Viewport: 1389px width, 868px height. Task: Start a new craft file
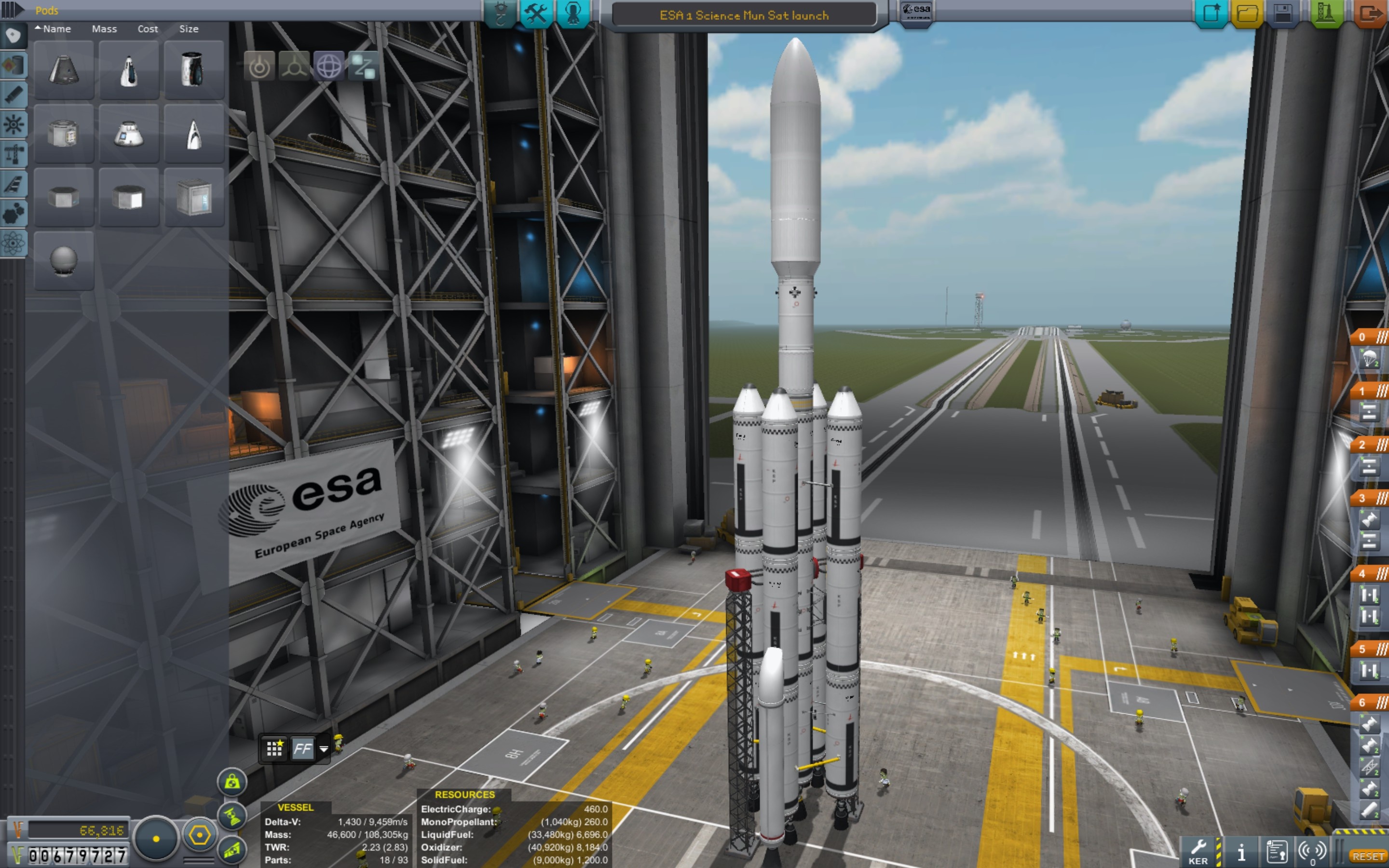[x=1211, y=13]
